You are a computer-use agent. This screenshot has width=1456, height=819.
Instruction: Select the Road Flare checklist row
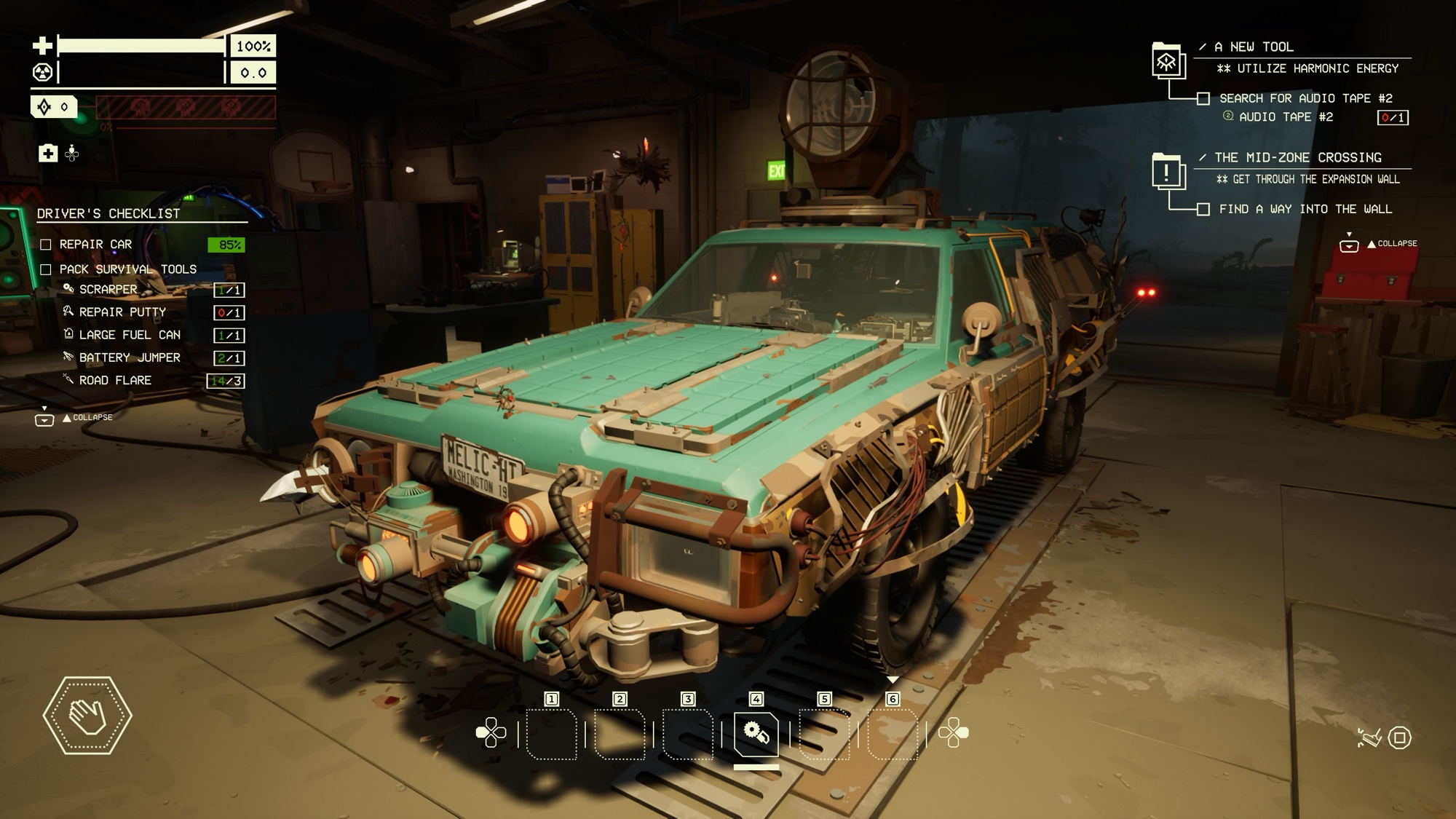(x=115, y=381)
